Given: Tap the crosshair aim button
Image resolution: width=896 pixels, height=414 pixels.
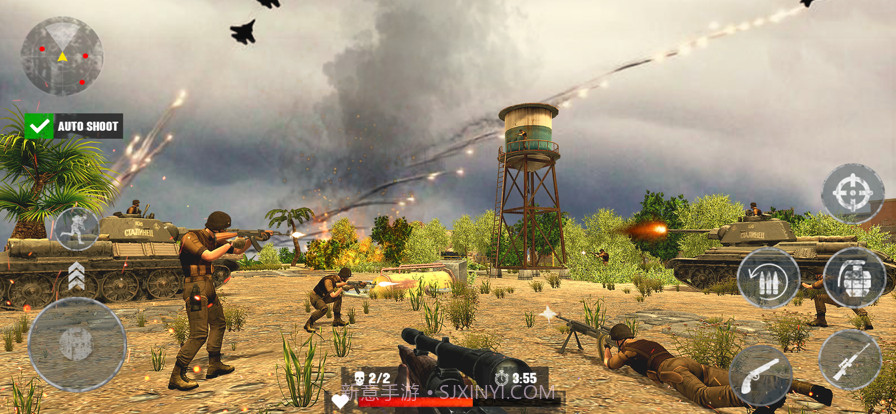Looking at the screenshot, I should point(852,193).
